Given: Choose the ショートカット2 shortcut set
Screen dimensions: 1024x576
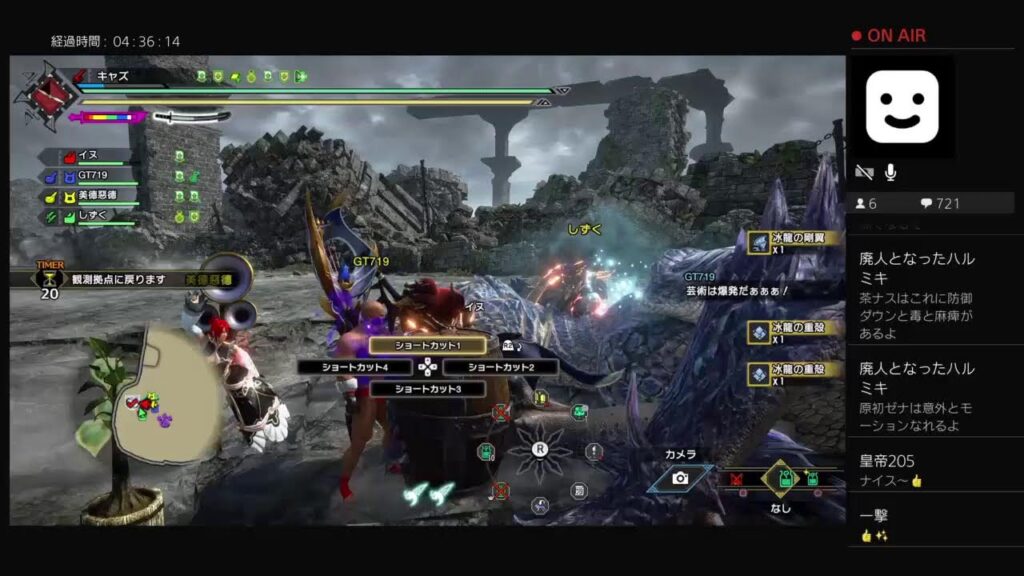Looking at the screenshot, I should [501, 367].
